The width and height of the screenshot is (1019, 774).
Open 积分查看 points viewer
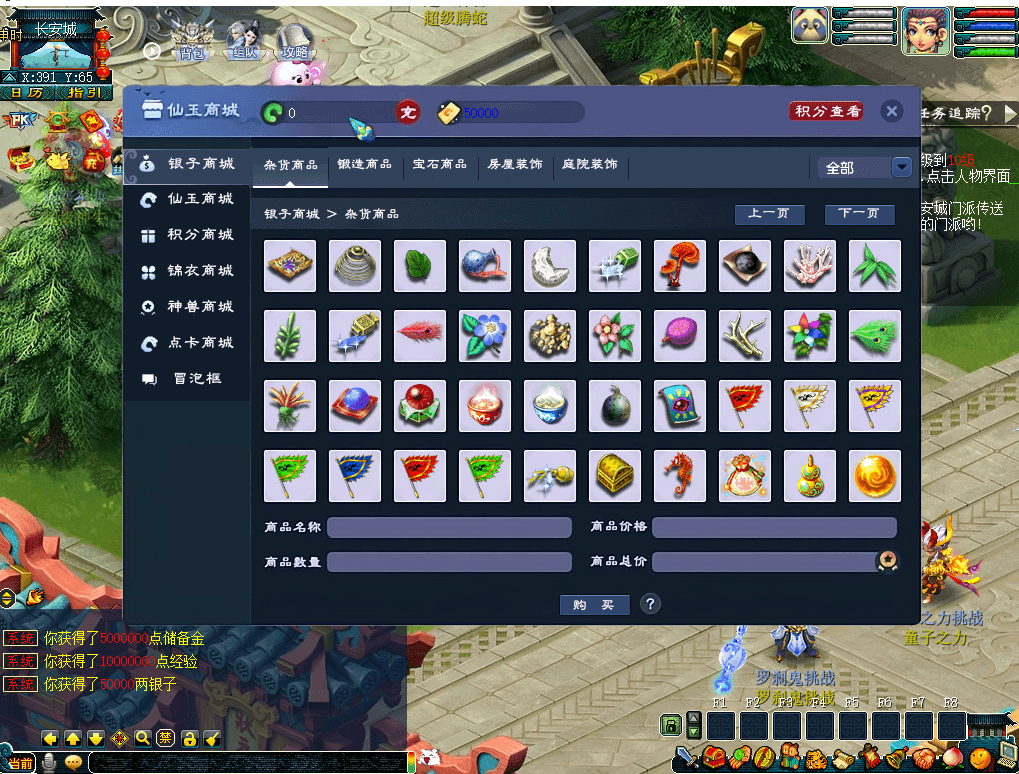[x=826, y=111]
